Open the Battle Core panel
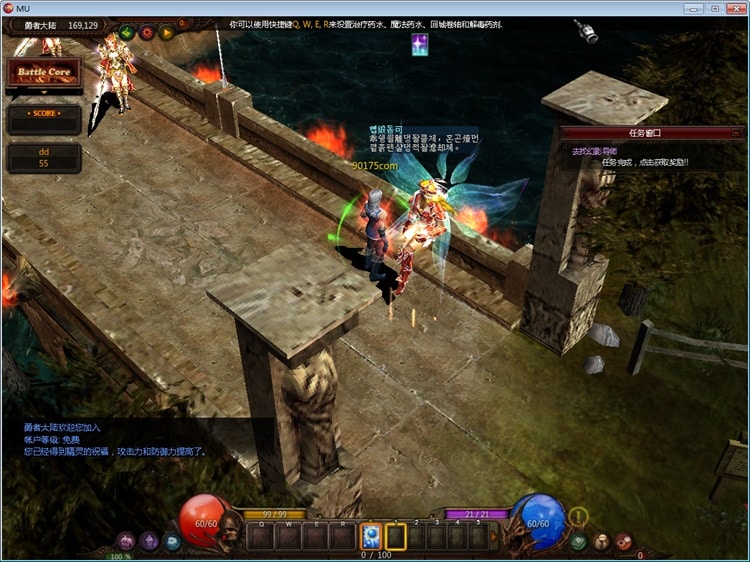Screen dimensions: 750x562 (44, 73)
